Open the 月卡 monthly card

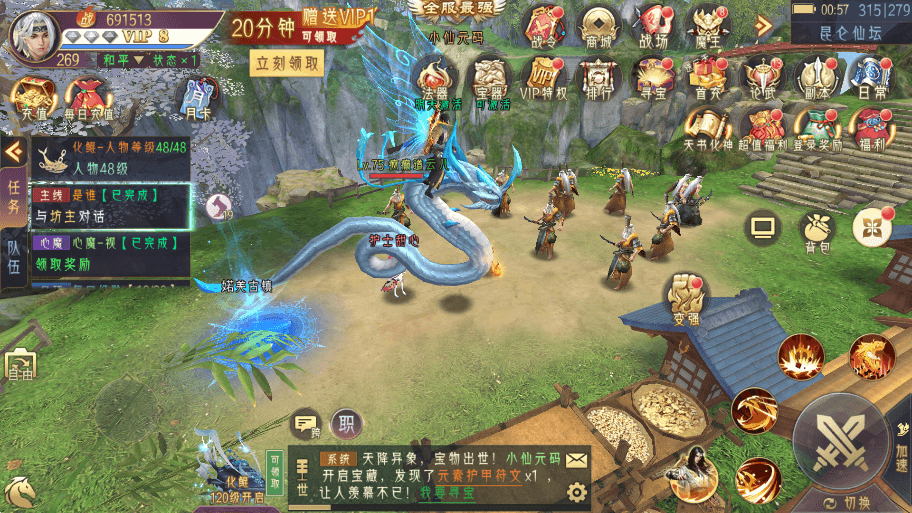(x=196, y=101)
